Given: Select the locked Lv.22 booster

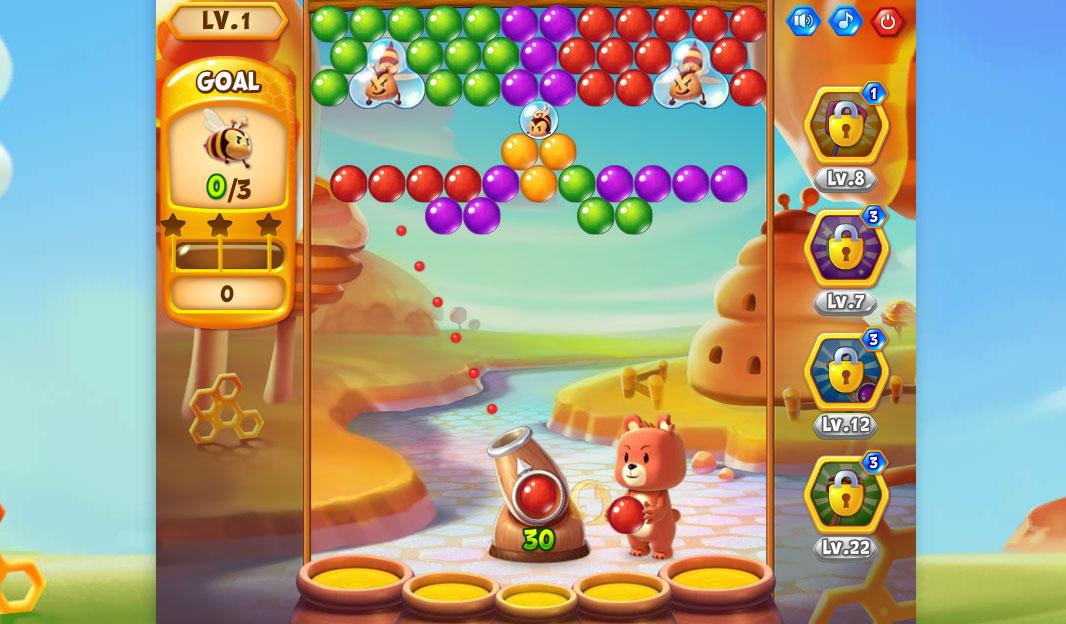Looking at the screenshot, I should [846, 495].
